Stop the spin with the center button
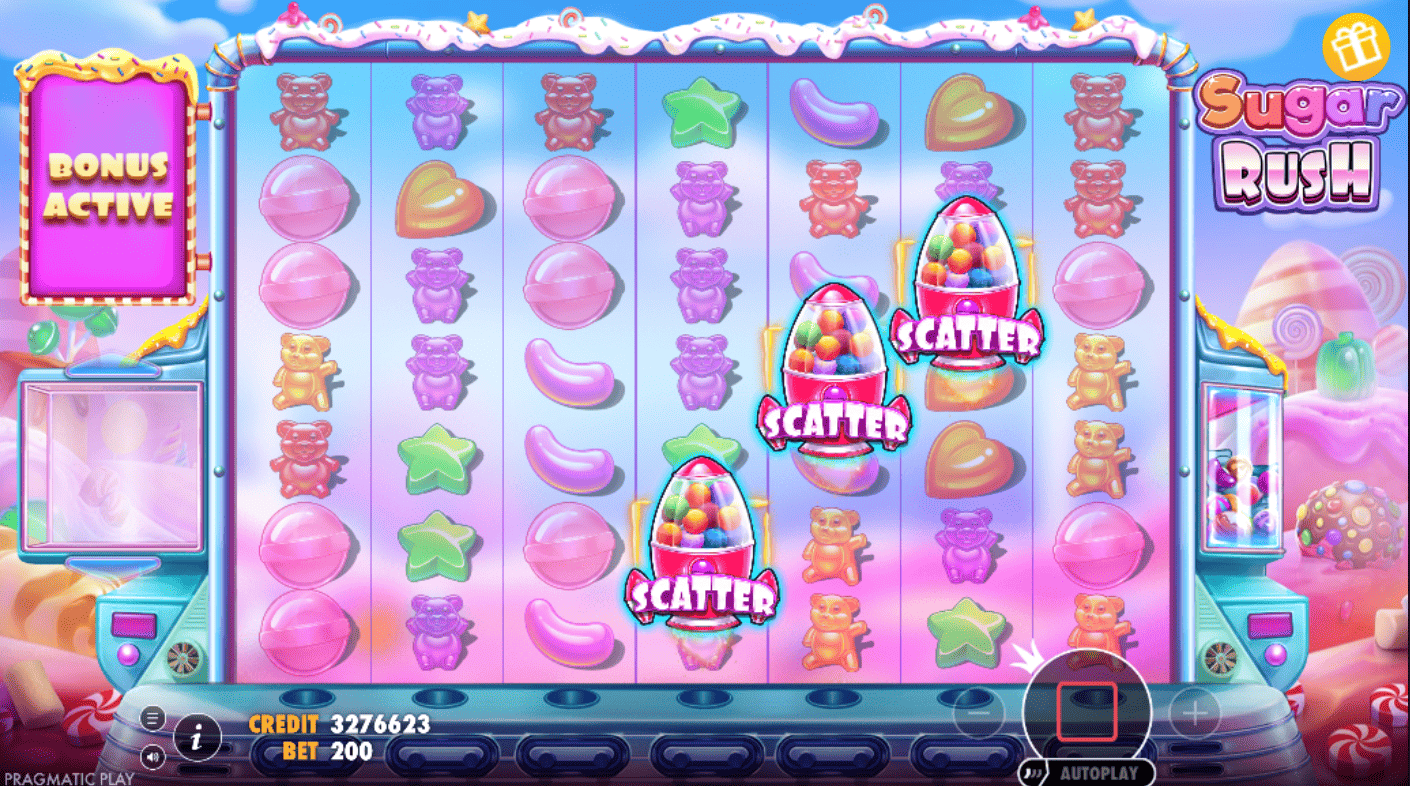Viewport: 1410px width, 786px height. (x=1087, y=712)
